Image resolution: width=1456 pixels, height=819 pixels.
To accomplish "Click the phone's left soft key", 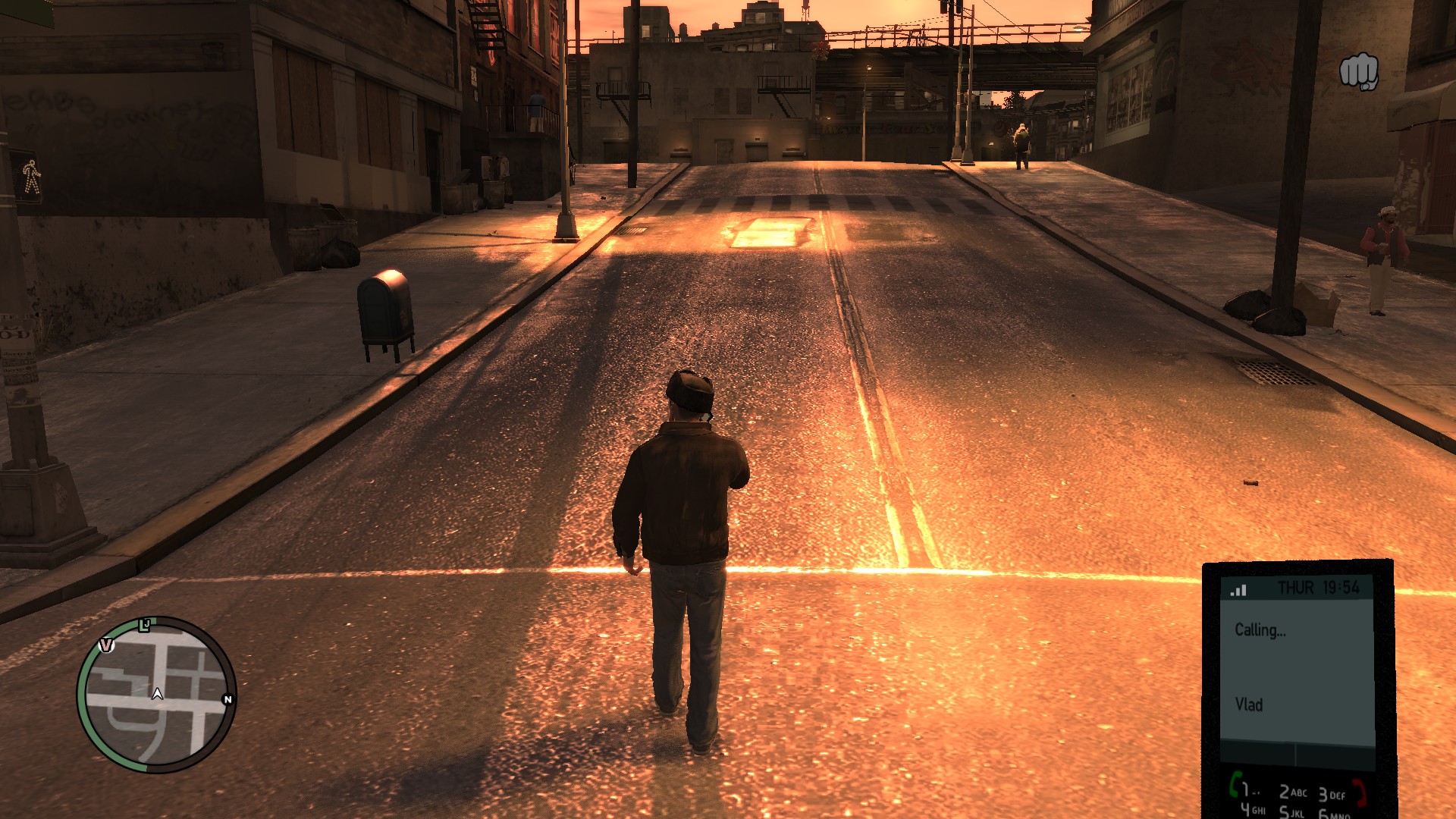I will pos(1257,755).
